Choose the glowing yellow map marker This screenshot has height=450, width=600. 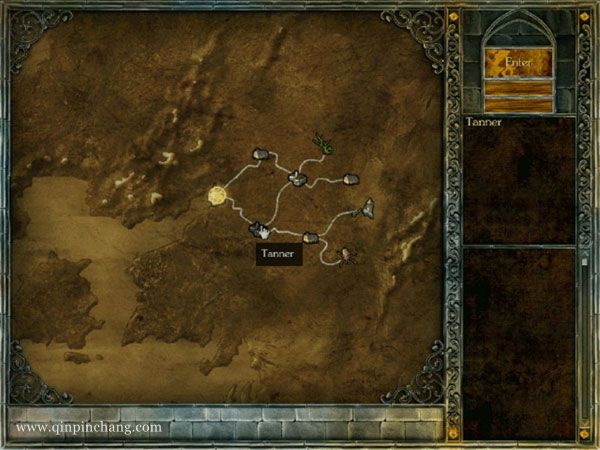coord(218,195)
